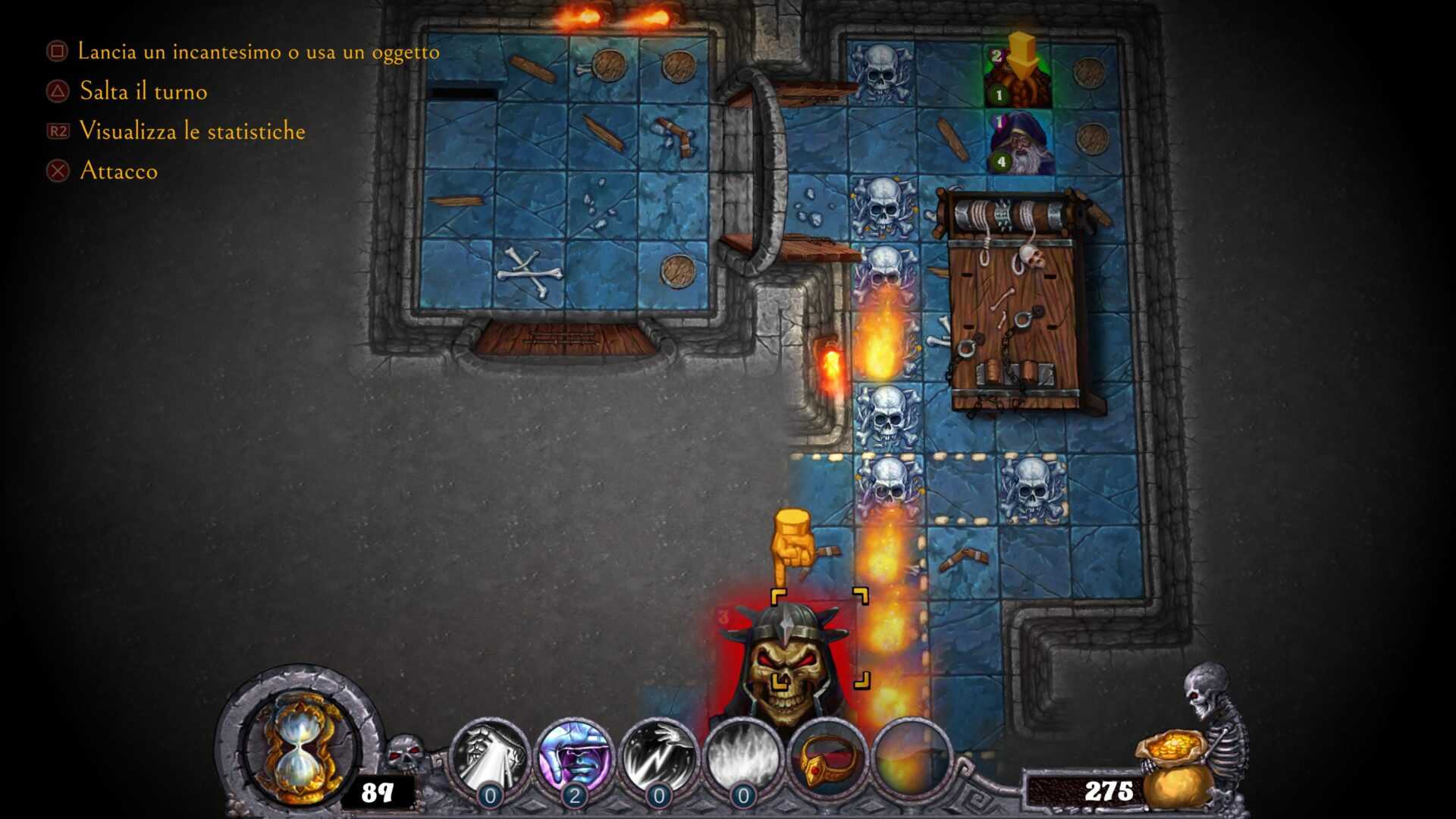Target the purple-hat wizard hero
This screenshot has width=1456, height=819.
[x=1021, y=143]
